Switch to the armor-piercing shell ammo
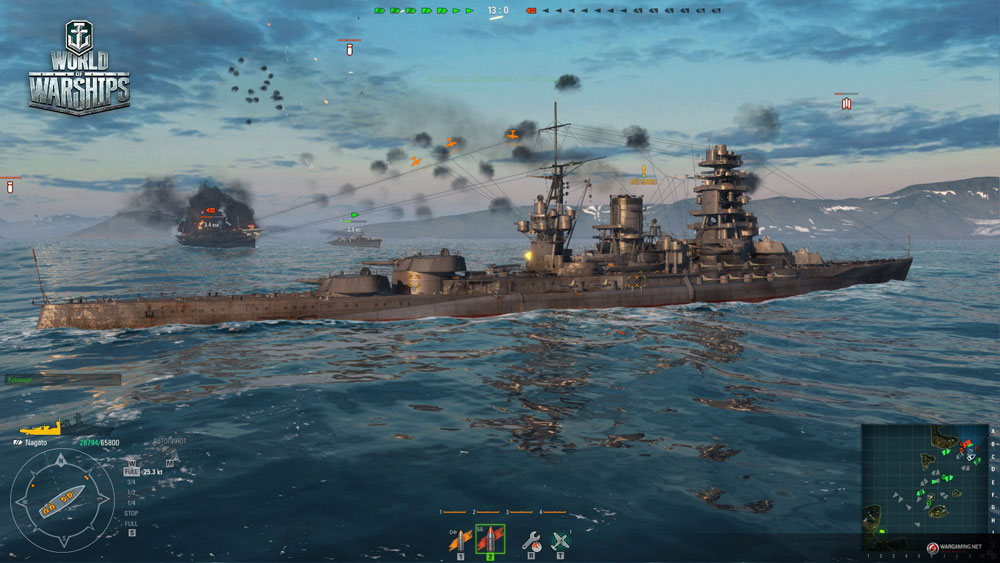This screenshot has height=563, width=1000. pyautogui.click(x=490, y=540)
